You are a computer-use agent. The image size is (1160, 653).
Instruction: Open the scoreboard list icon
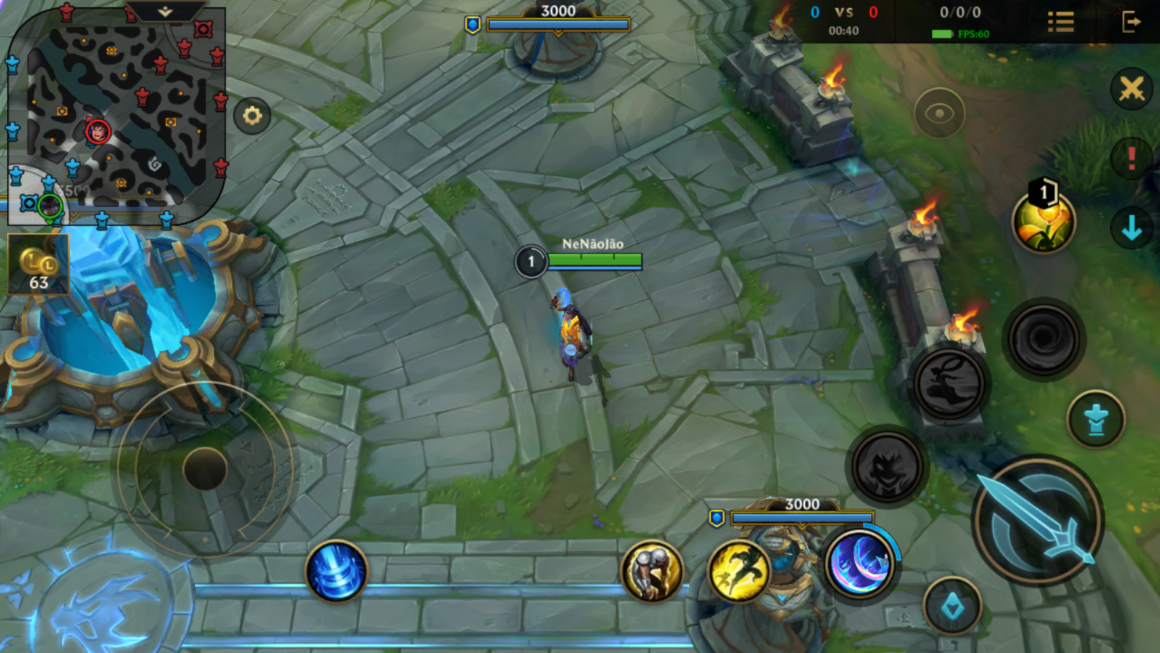(x=1061, y=21)
